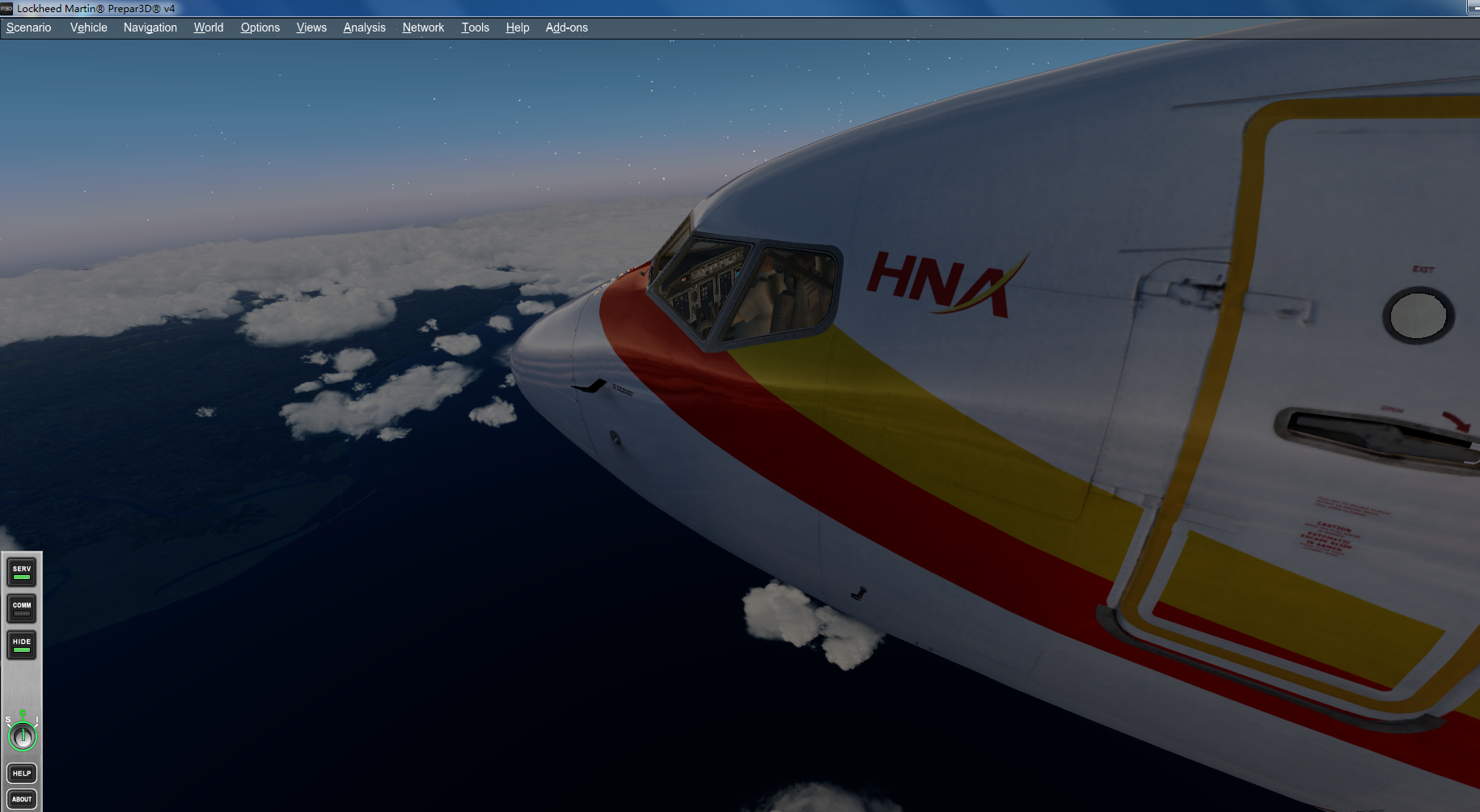Open the Network menu

423,27
